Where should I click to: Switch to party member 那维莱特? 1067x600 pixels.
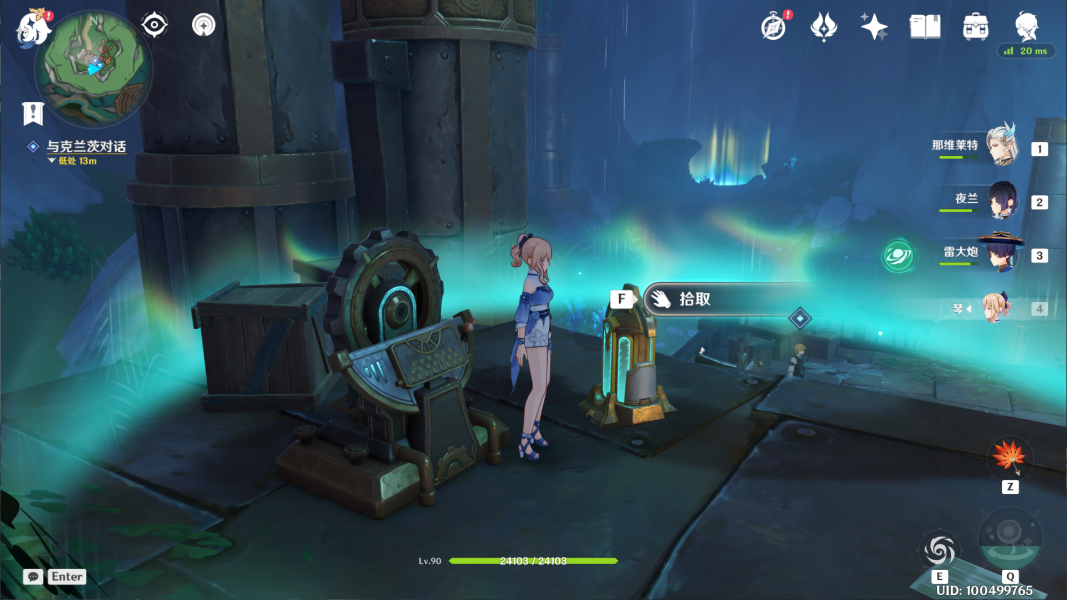pyautogui.click(x=1000, y=147)
